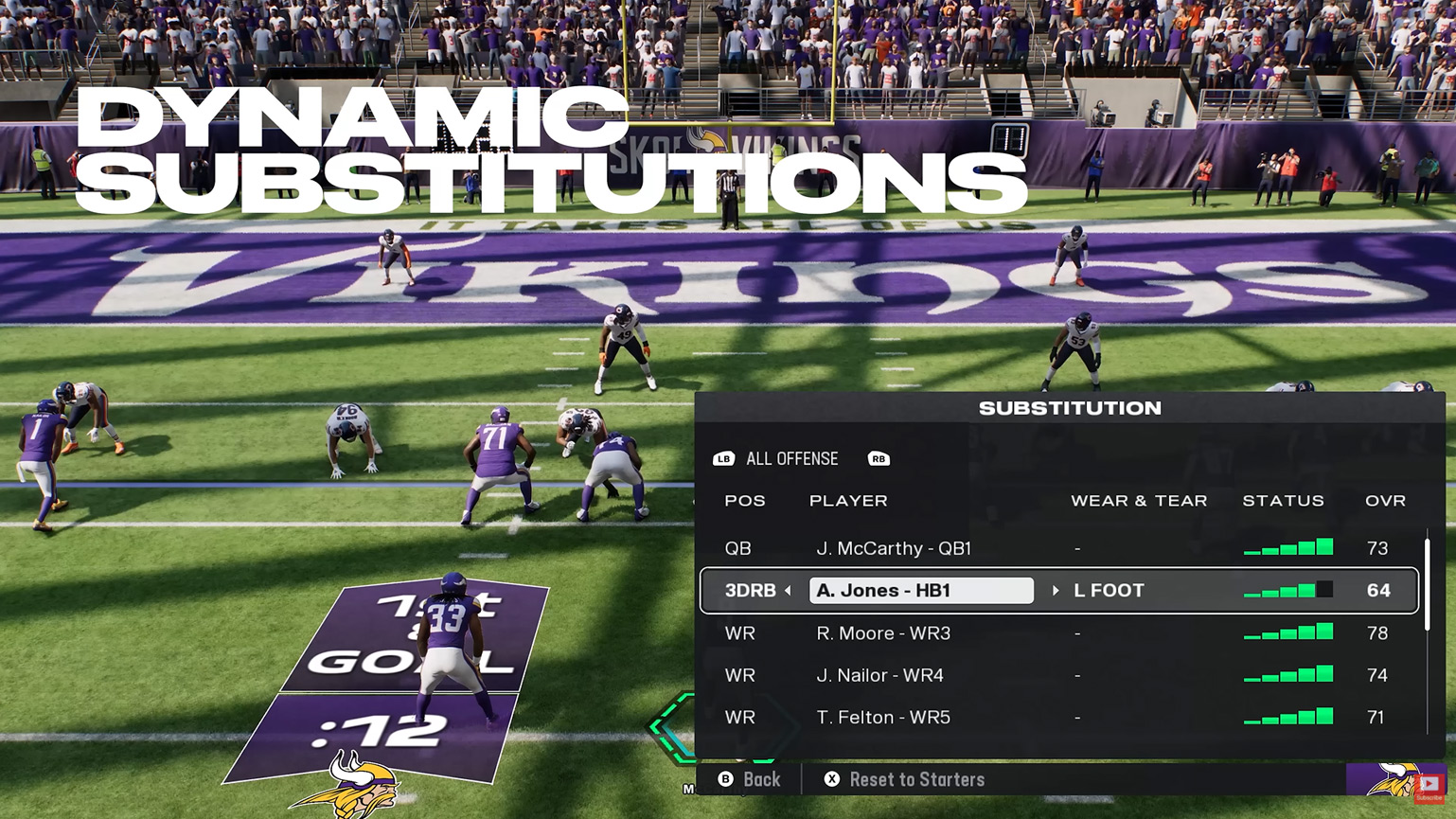Click the left arrow beside the 3DRB position
Screen dimensions: 1456x819
click(x=786, y=590)
